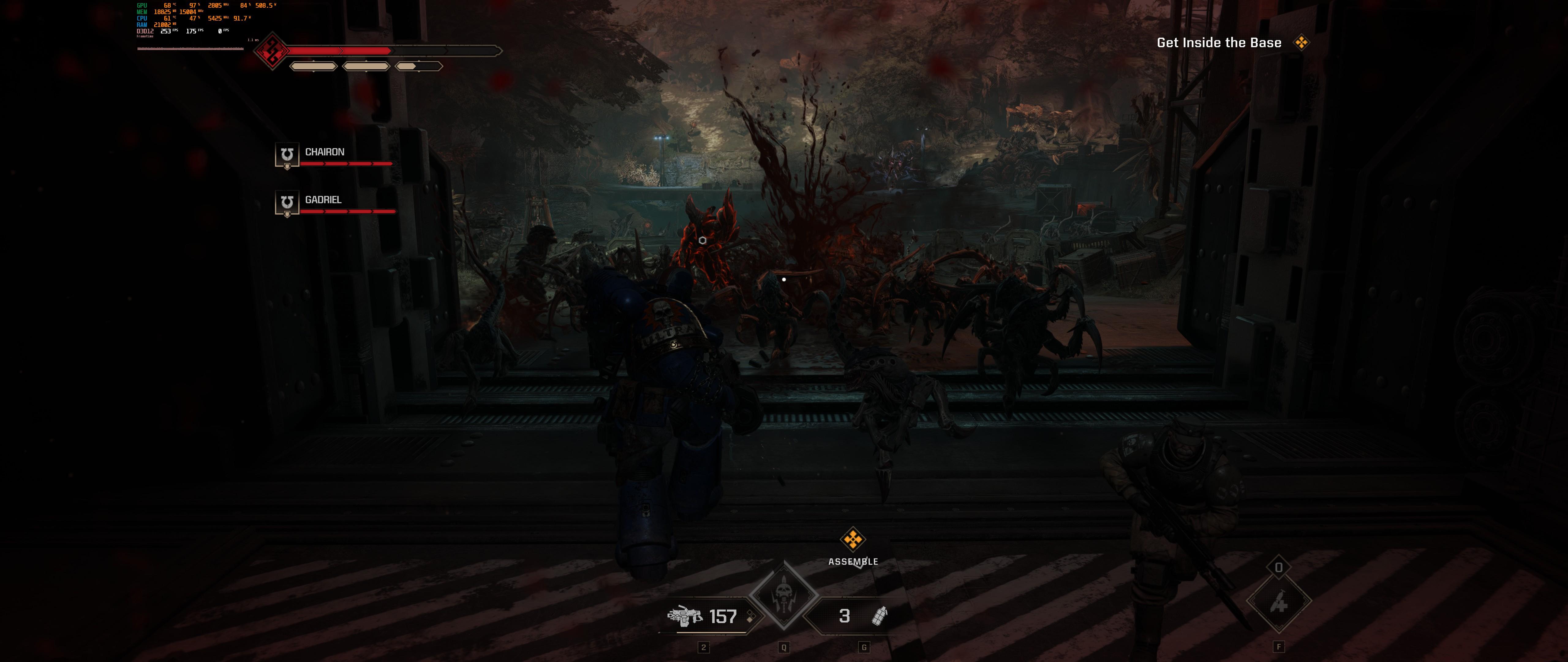Image resolution: width=1568 pixels, height=662 pixels.
Task: Select the "Get Inside the Base" objective tracker
Action: [x=1219, y=43]
